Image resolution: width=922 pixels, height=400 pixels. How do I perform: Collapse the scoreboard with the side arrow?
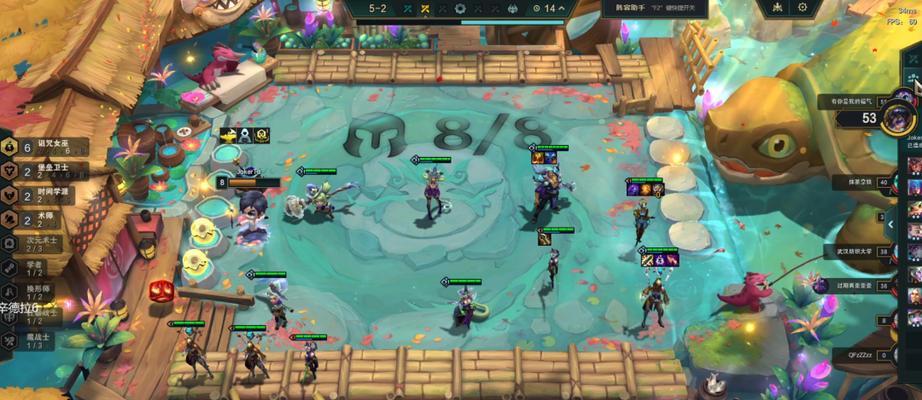[x=889, y=224]
